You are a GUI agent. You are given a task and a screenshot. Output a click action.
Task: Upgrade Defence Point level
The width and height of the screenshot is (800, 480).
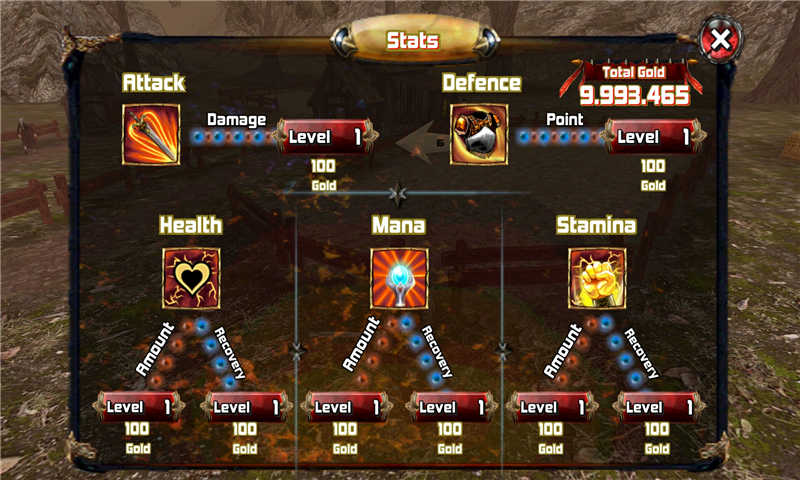653,136
